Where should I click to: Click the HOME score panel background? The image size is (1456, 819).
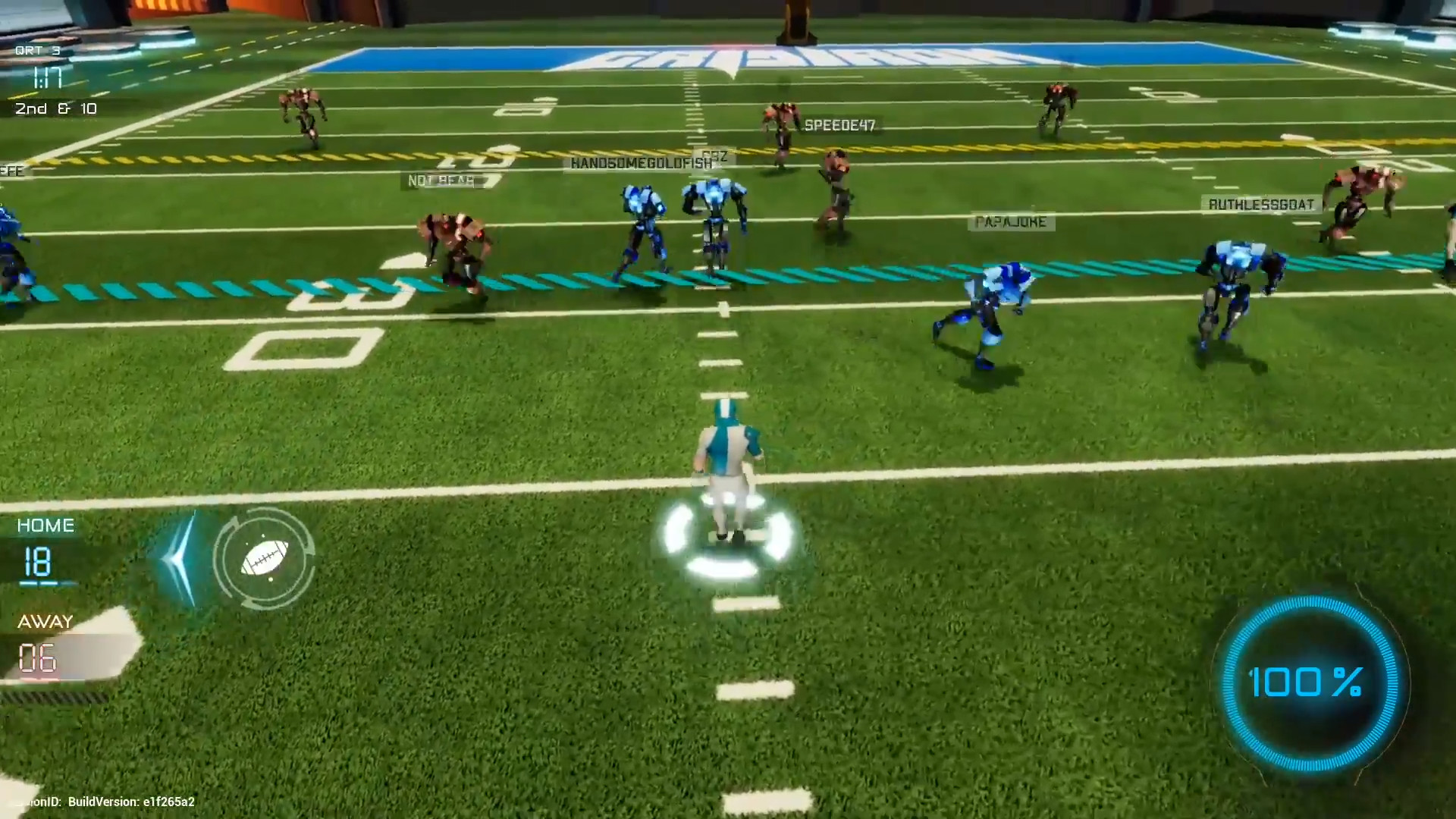(45, 525)
